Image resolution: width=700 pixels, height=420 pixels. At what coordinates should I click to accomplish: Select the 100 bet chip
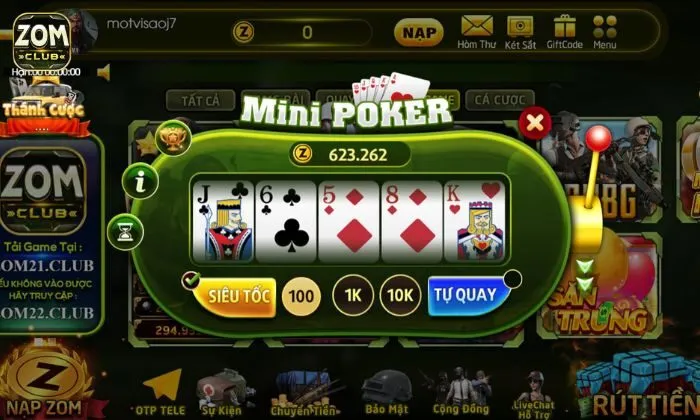(x=301, y=296)
